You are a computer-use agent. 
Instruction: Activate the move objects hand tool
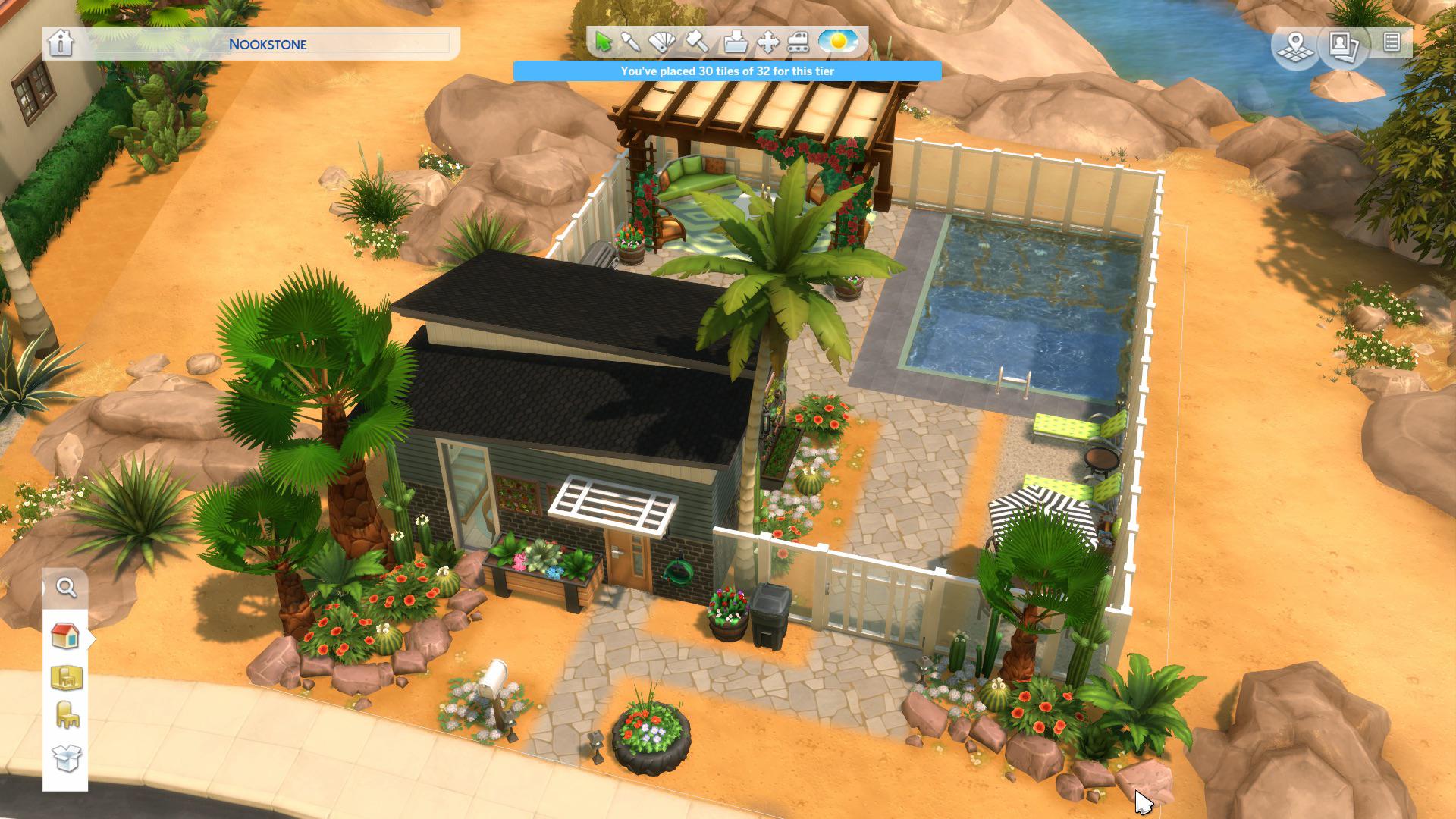768,42
